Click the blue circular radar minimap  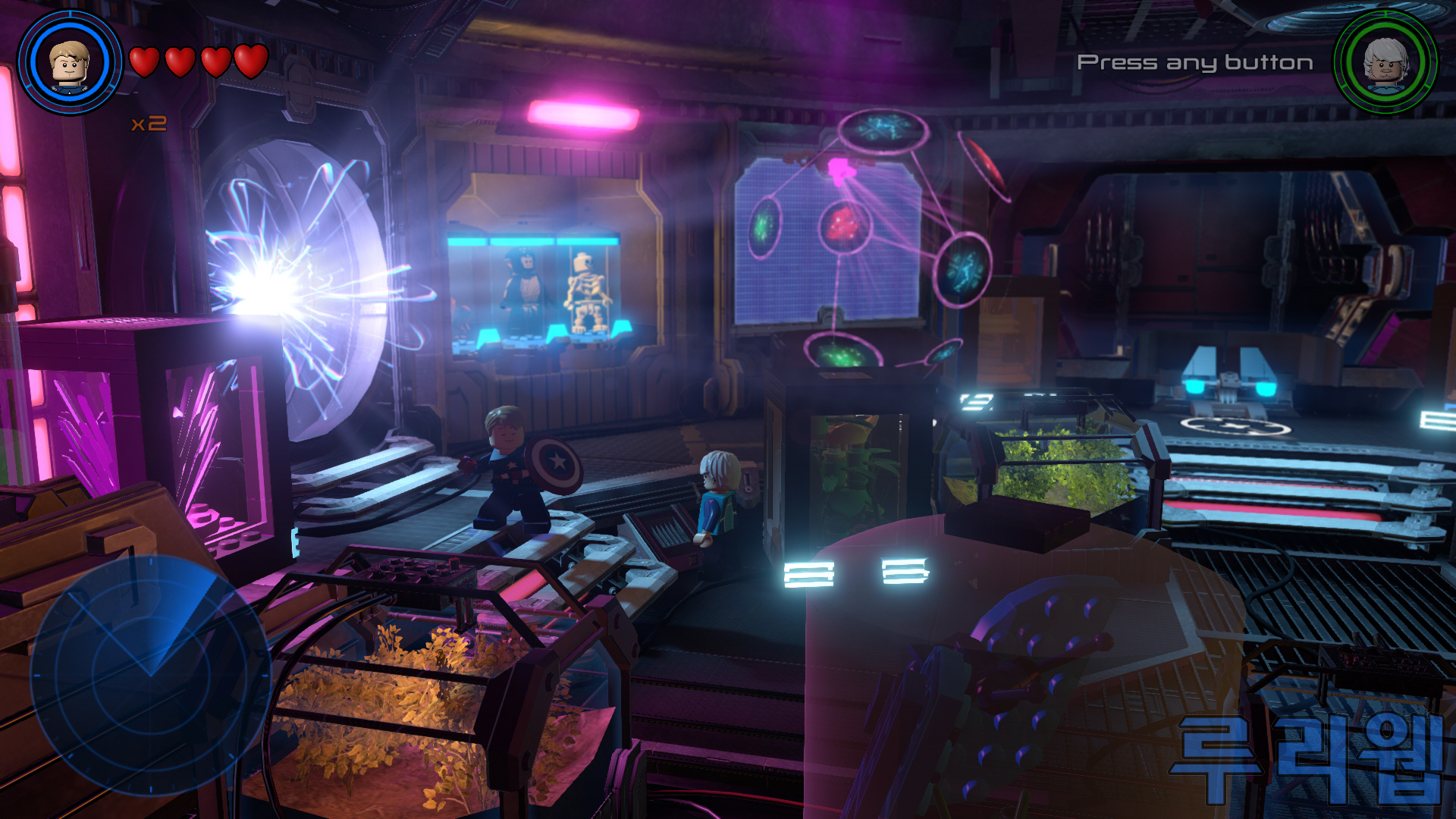pos(149,674)
